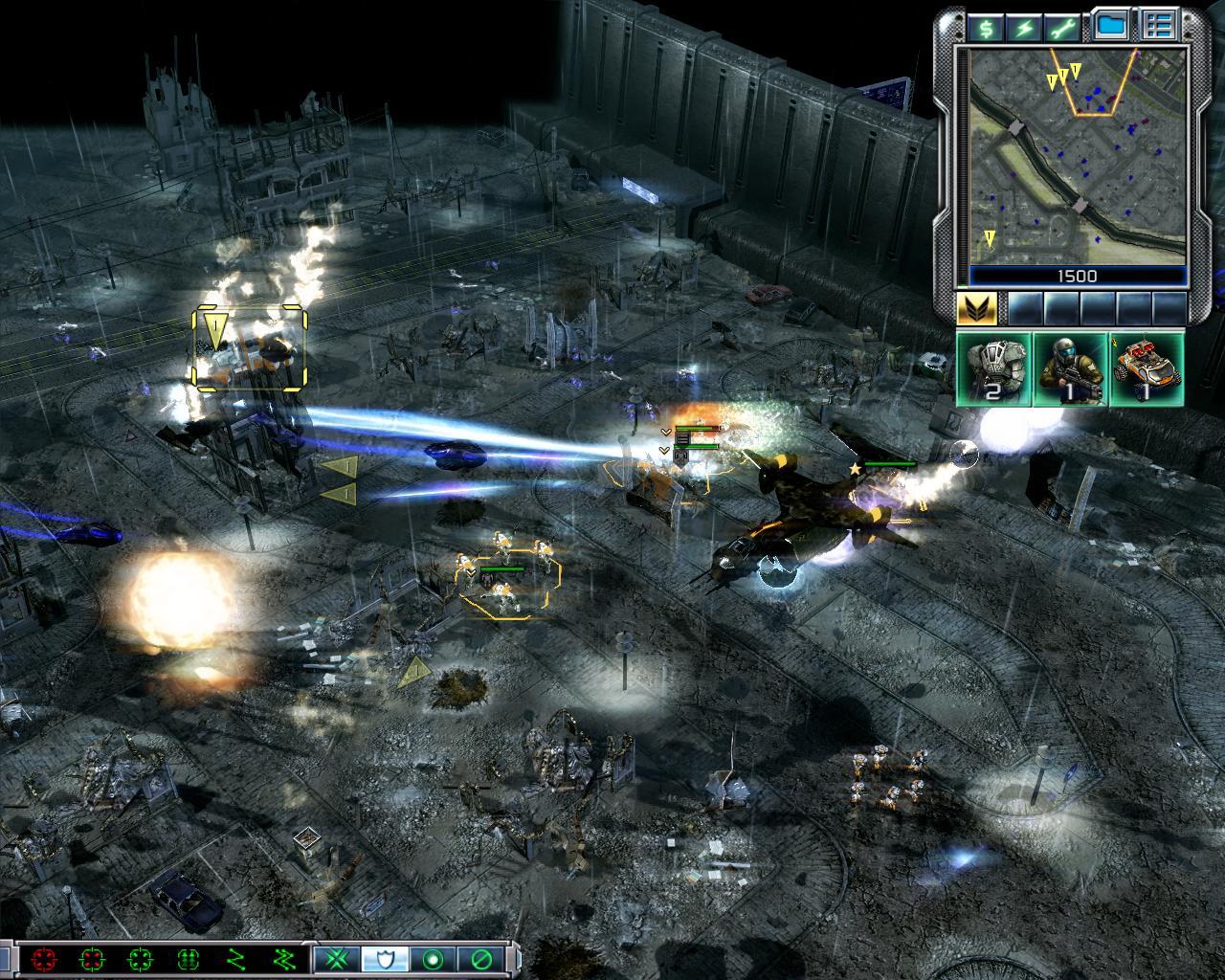
Task: Select the green crosshair with red arrows
Action: 92,959
